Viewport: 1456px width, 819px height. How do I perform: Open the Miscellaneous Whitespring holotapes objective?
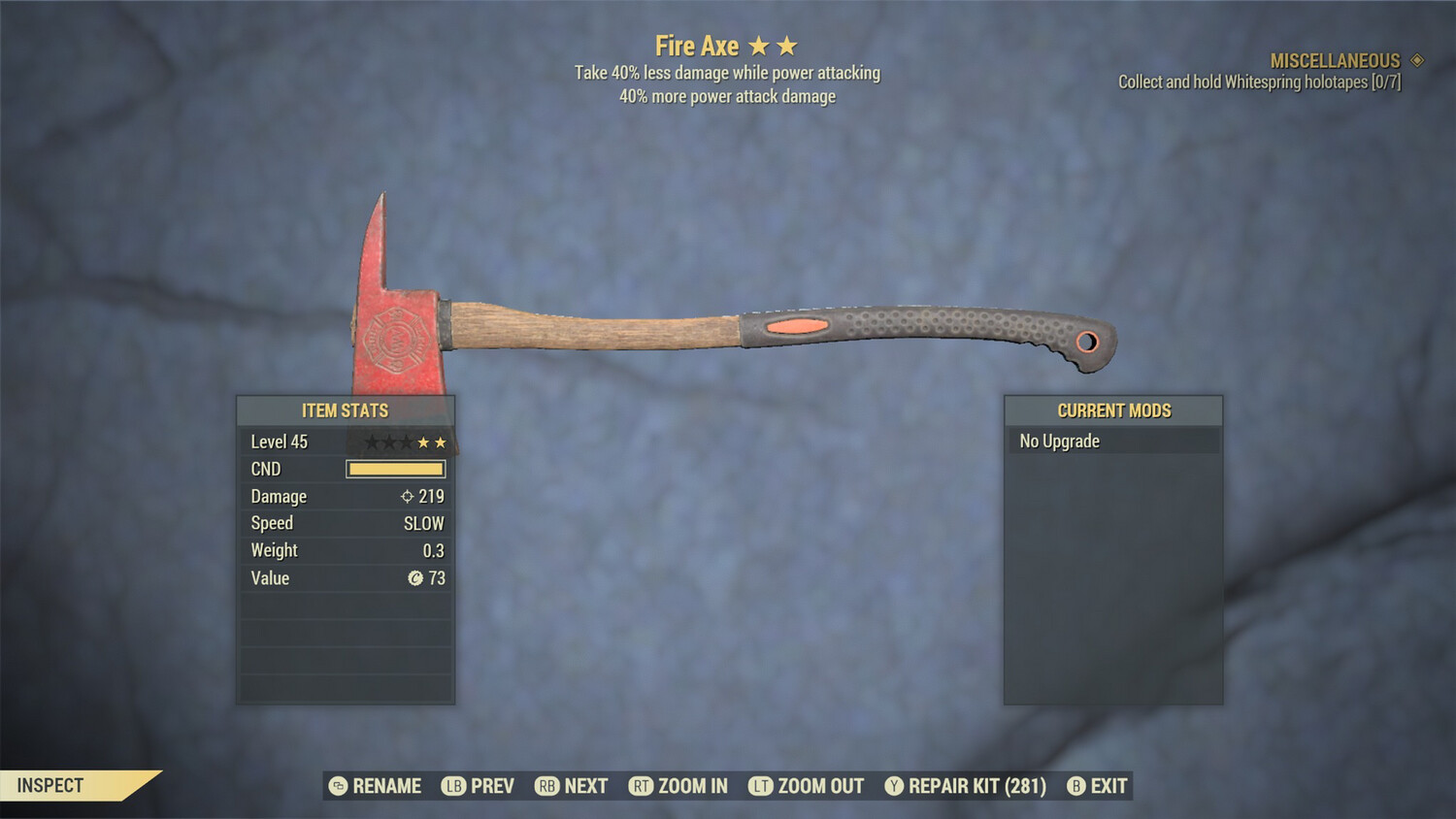coord(1259,72)
